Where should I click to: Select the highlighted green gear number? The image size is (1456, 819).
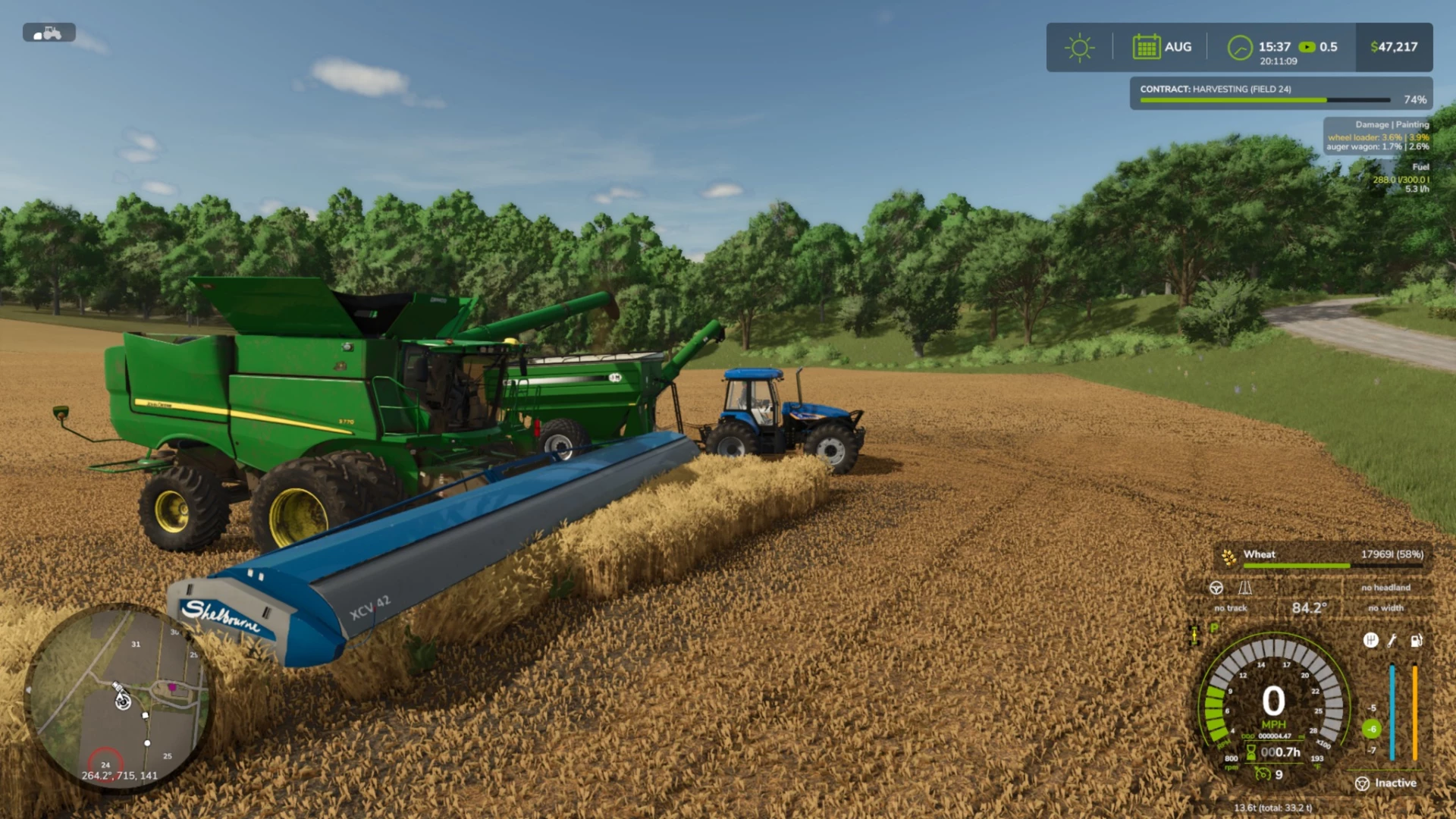pos(1372,730)
